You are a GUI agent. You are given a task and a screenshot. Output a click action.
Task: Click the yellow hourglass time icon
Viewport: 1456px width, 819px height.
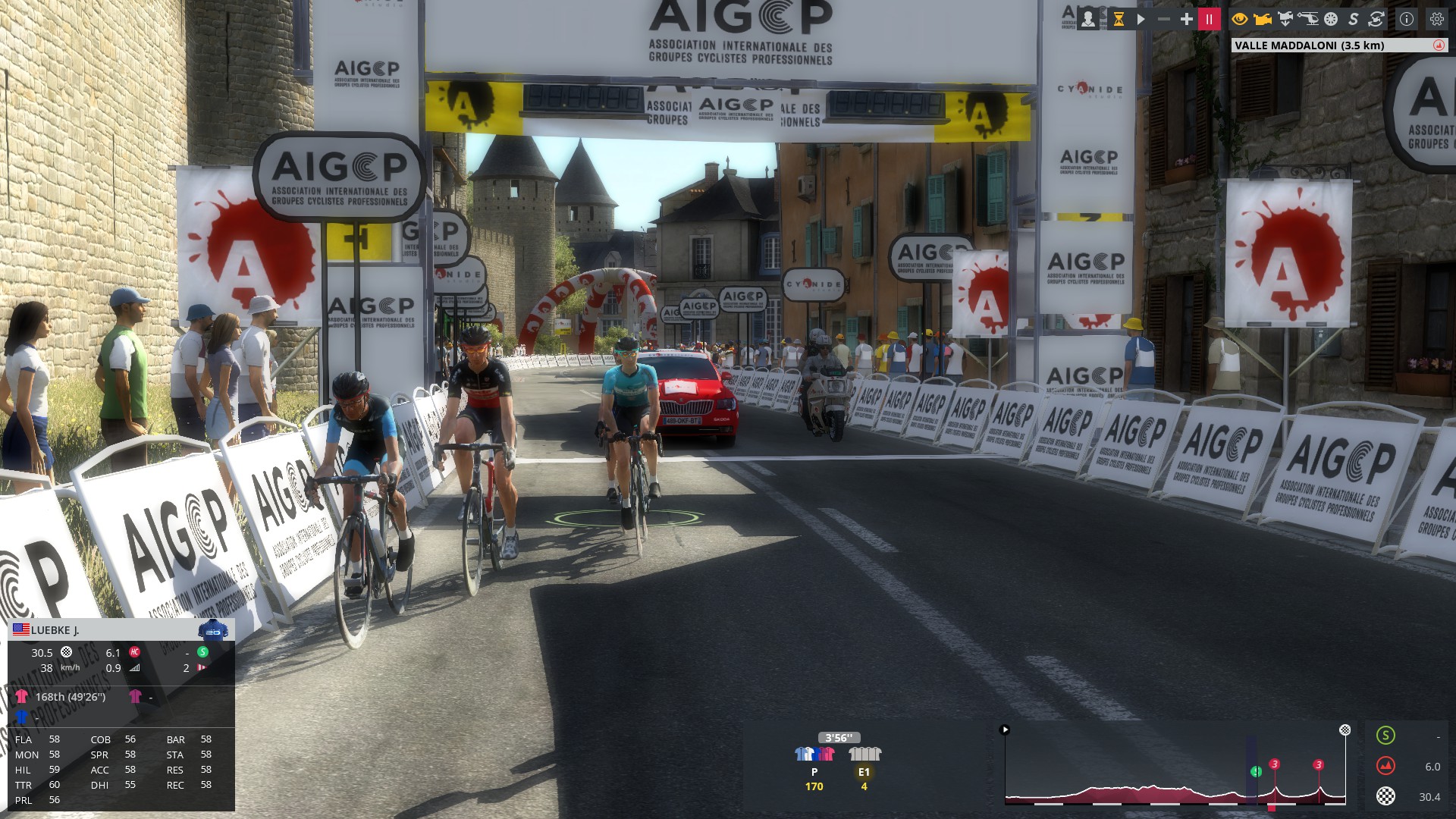(x=1118, y=20)
